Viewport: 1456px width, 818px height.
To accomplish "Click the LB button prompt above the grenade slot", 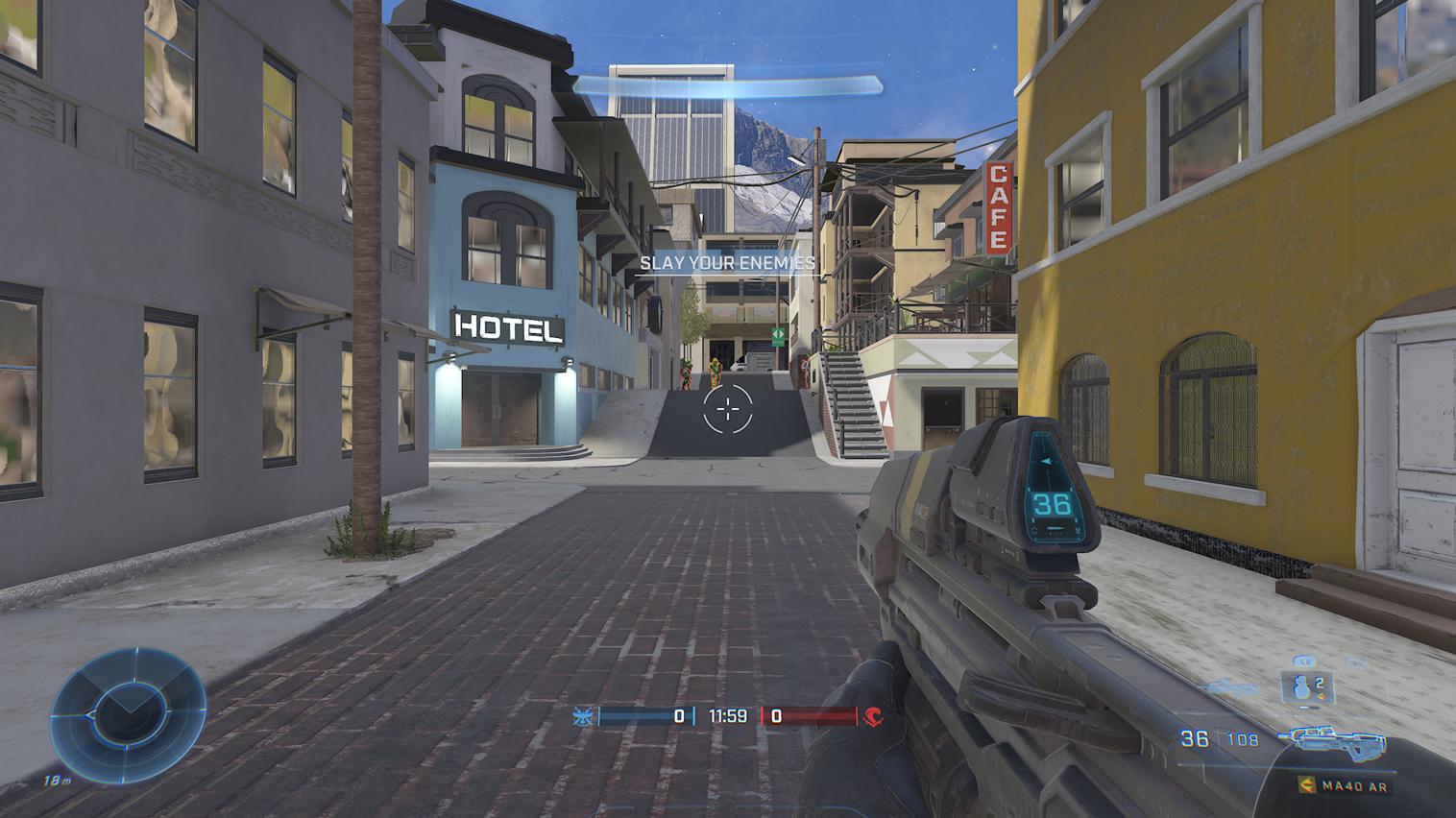I will click(1305, 661).
